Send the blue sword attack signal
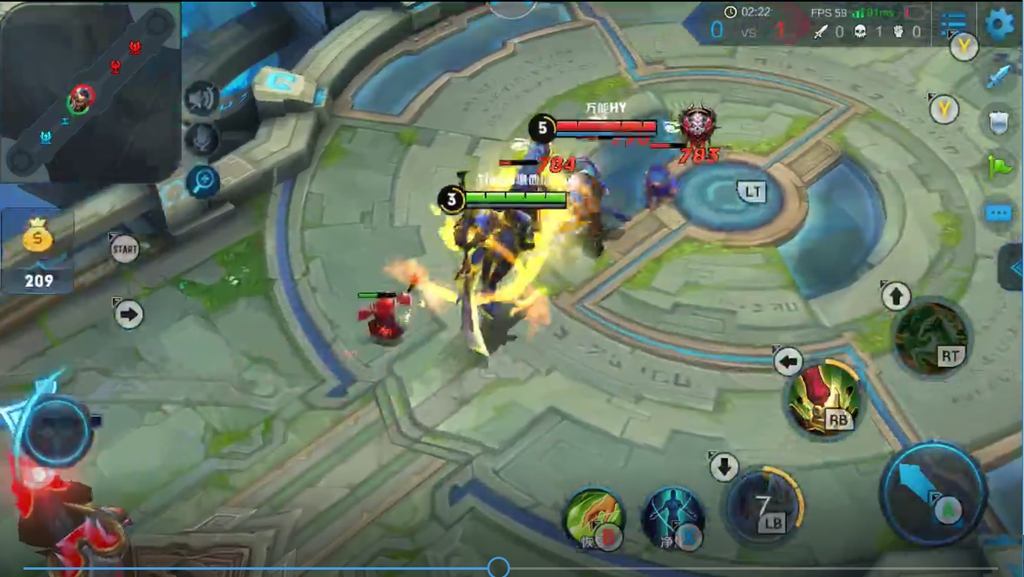Viewport: 1024px width, 577px height. [x=999, y=75]
